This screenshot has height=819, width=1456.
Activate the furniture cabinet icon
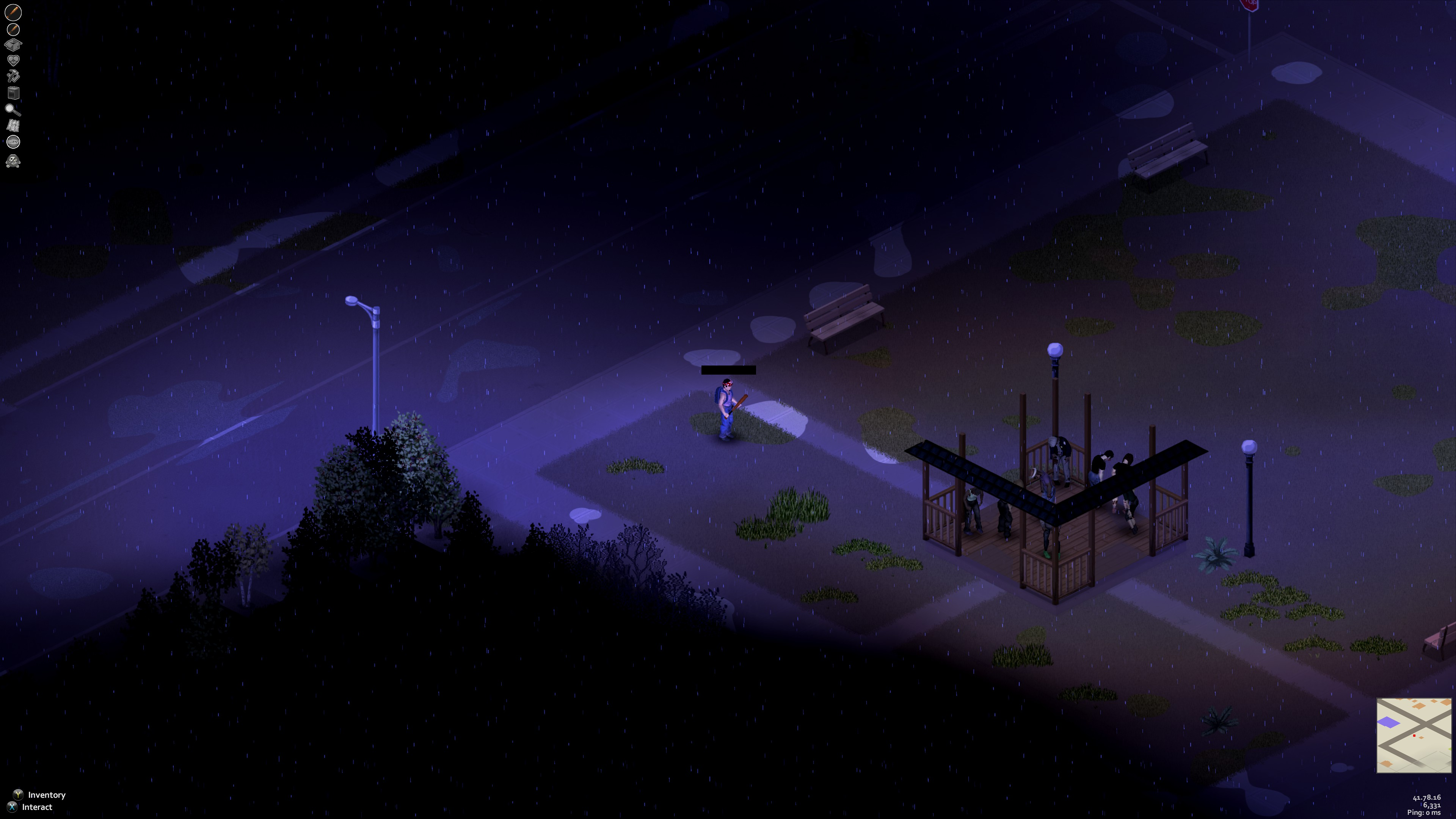(x=13, y=93)
